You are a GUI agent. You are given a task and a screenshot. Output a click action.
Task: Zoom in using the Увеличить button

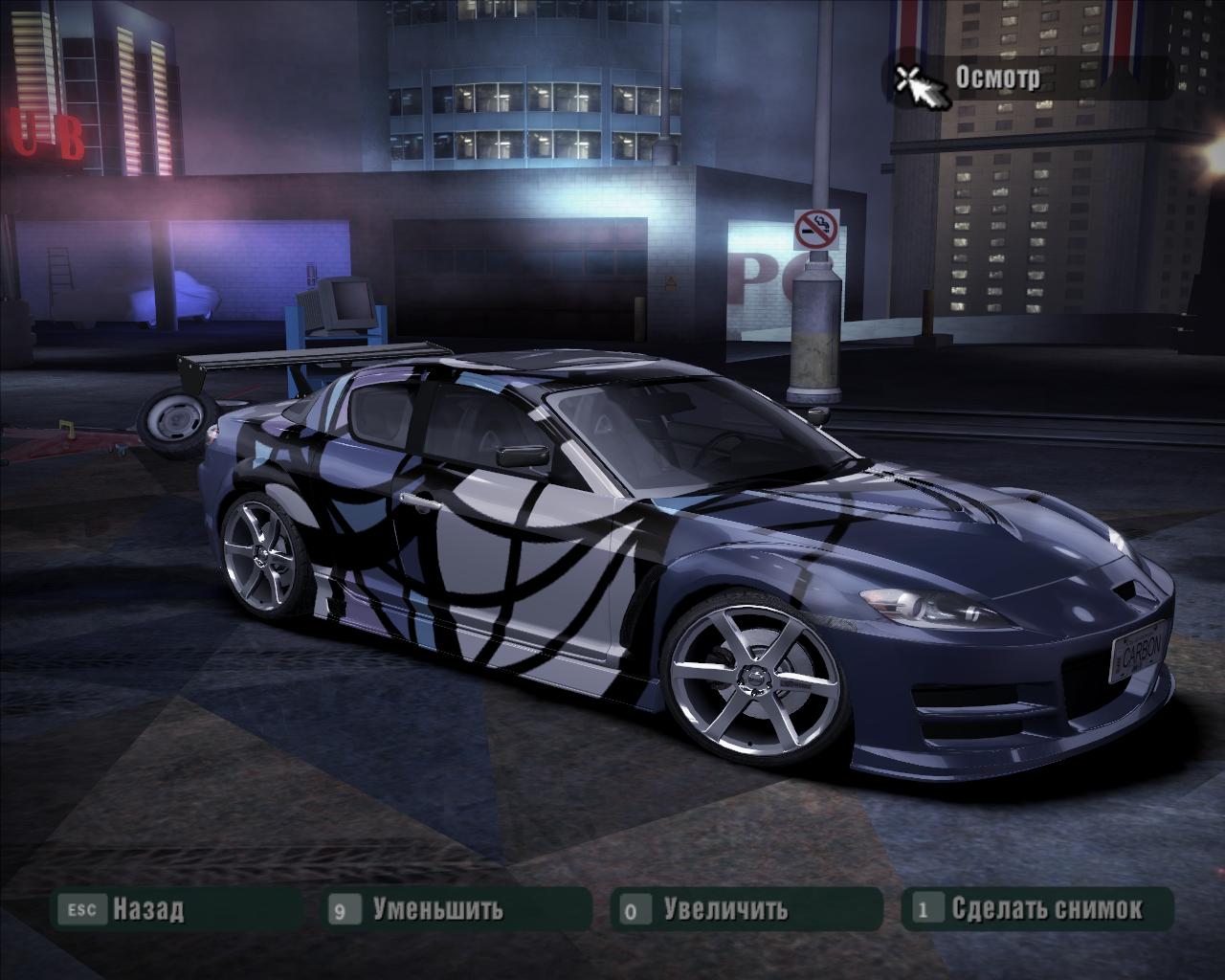(725, 908)
